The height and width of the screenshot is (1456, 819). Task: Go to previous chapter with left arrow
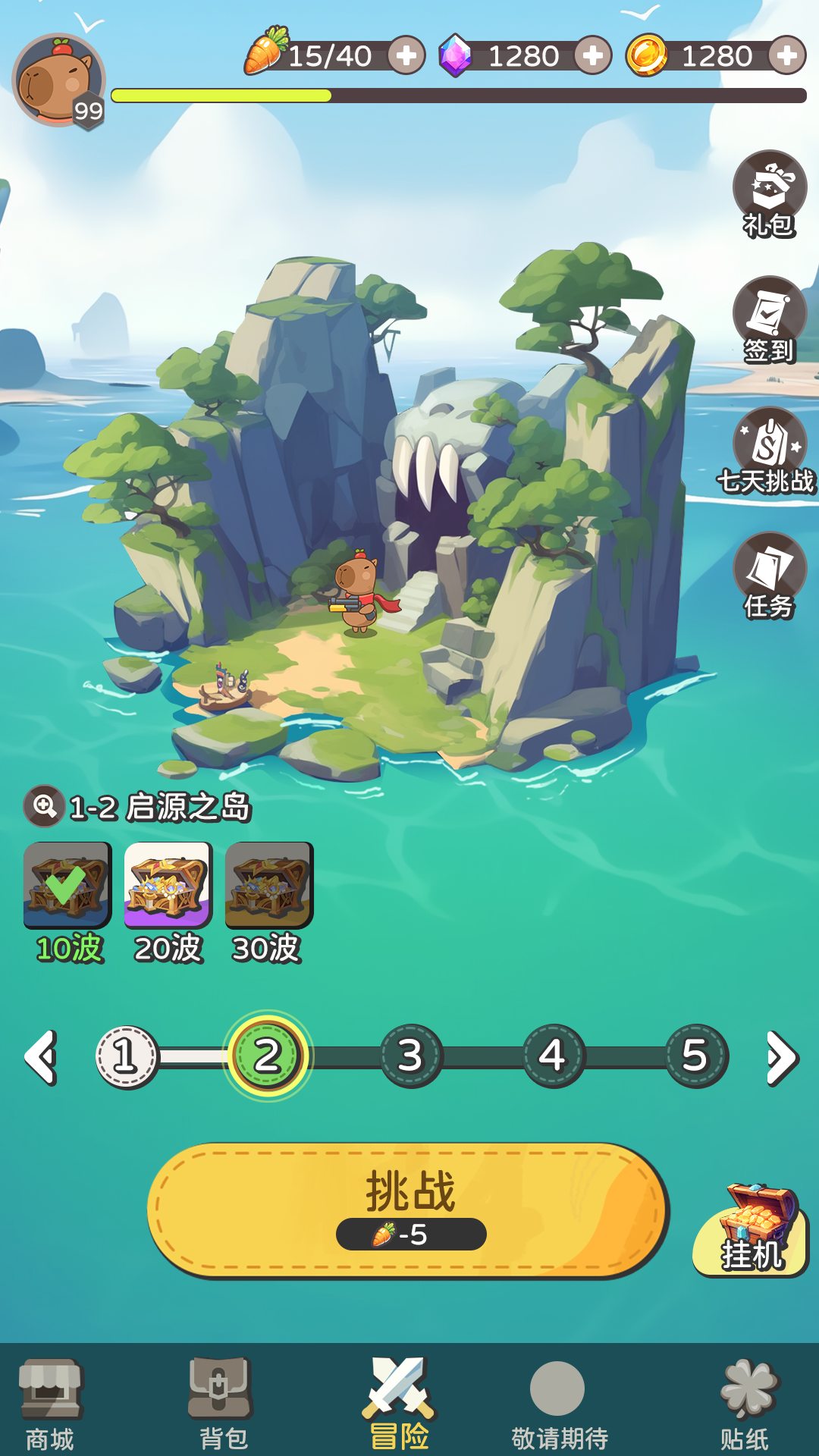[41, 1056]
